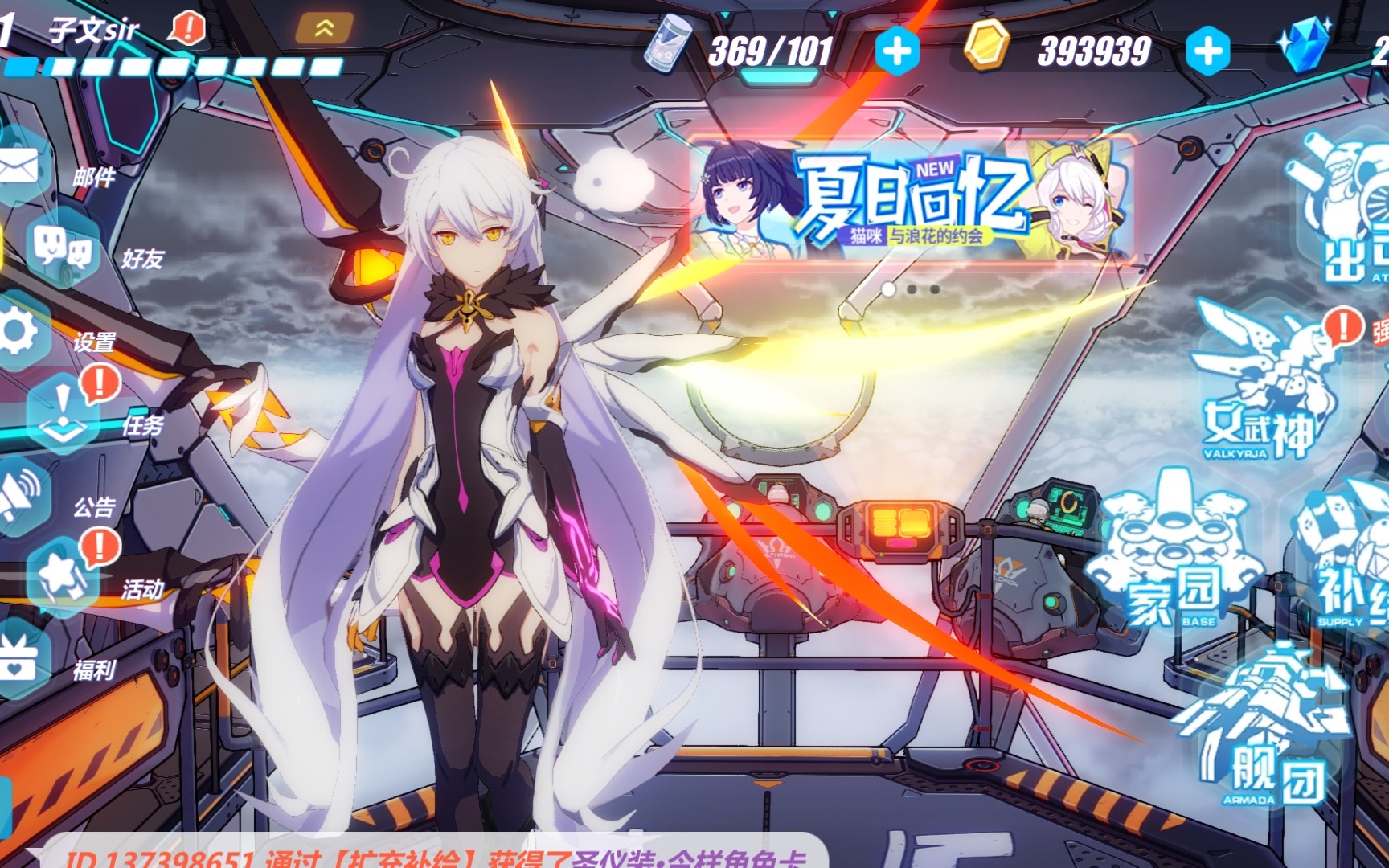The height and width of the screenshot is (868, 1389).
Task: Select the 出击 attack menu
Action: (x=1346, y=217)
